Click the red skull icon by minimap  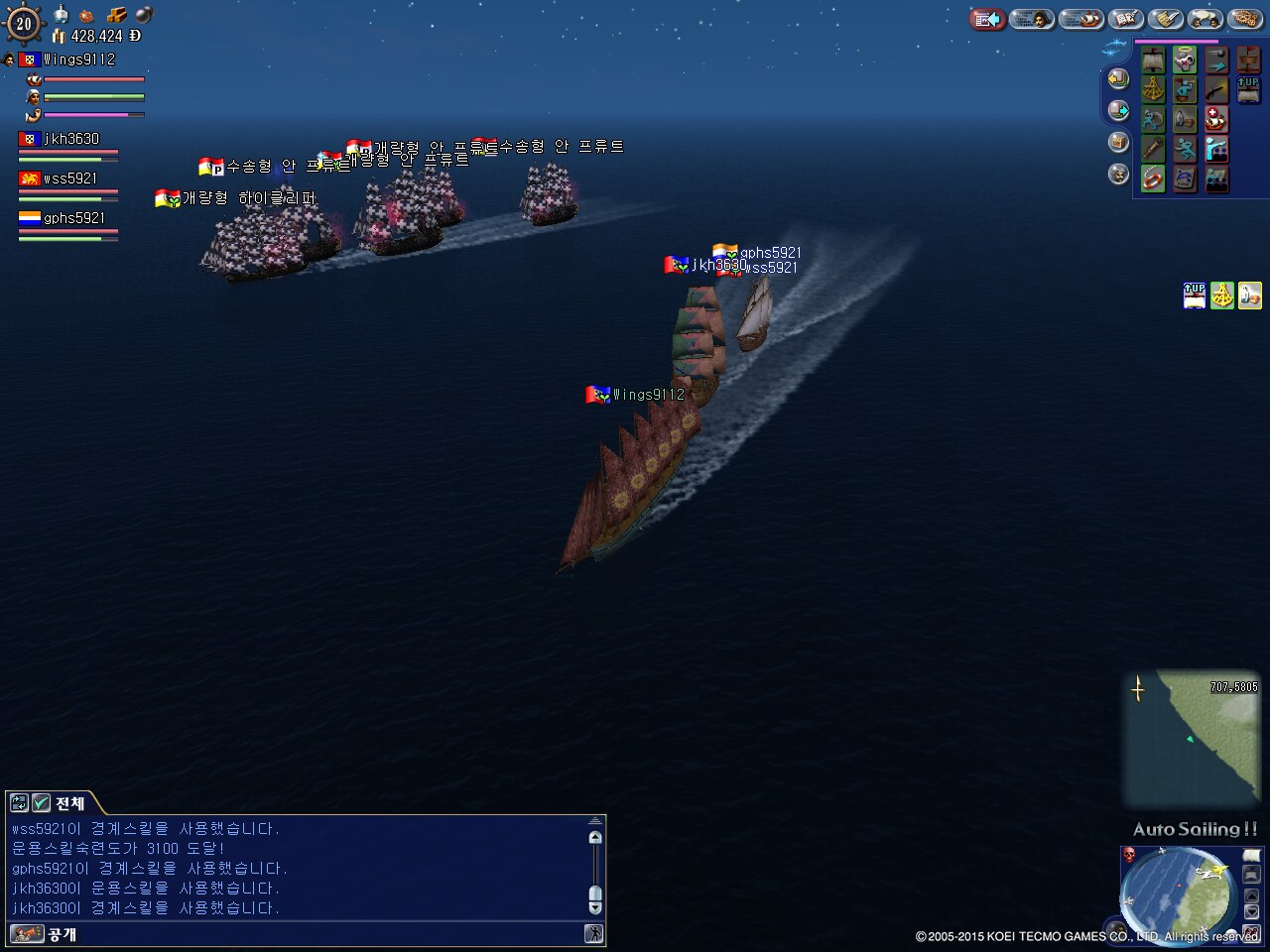click(1129, 855)
